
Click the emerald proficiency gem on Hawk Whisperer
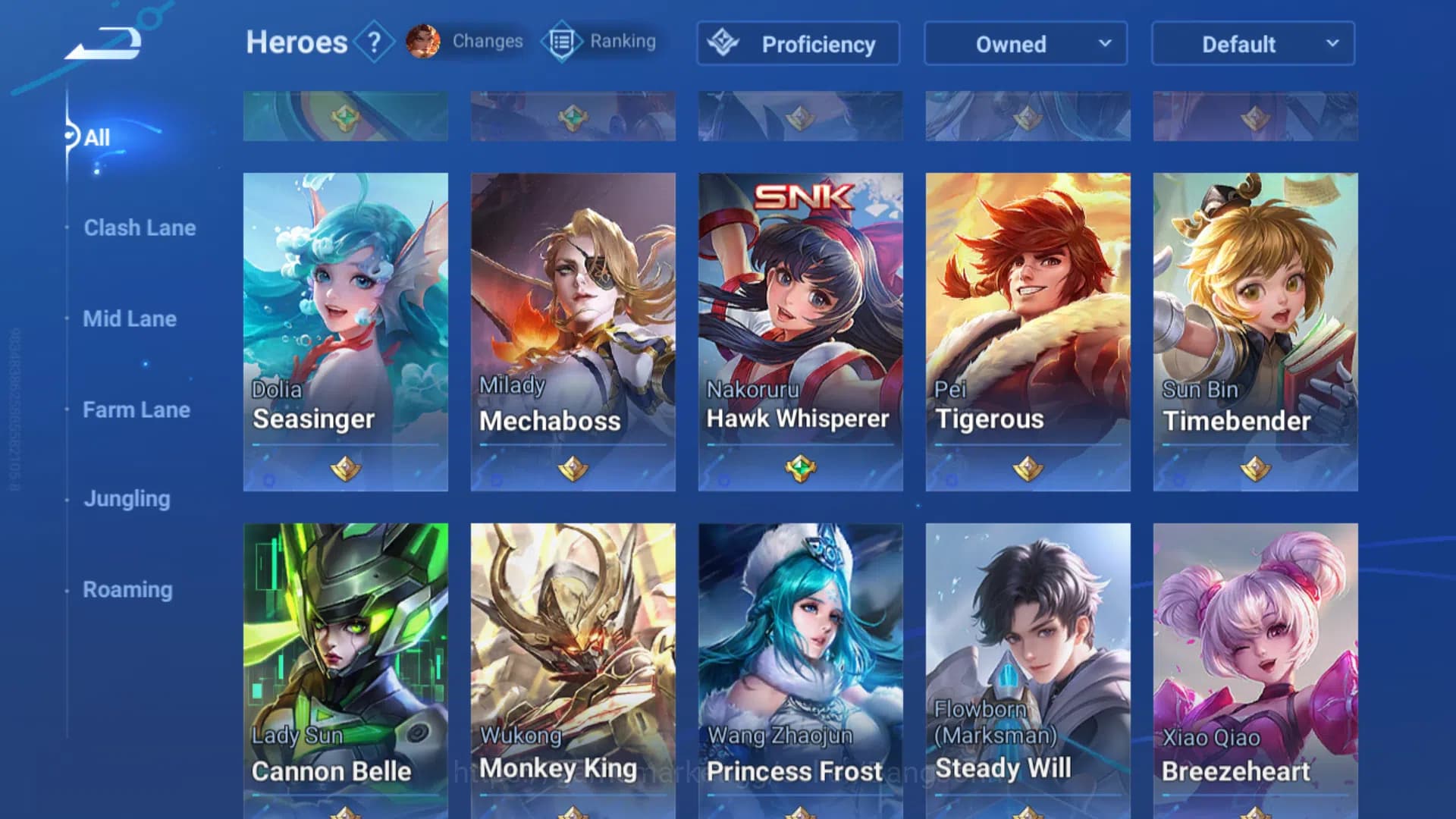[x=800, y=469]
